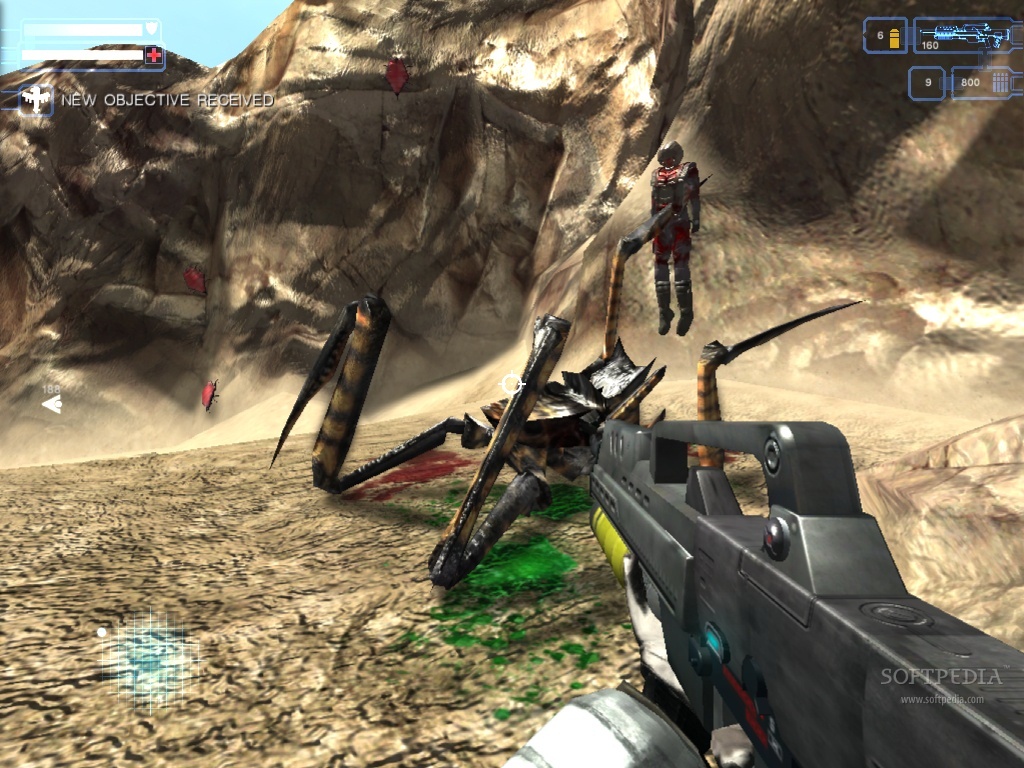Click the white dot on the radar
The width and height of the screenshot is (1024, 768).
pos(101,632)
